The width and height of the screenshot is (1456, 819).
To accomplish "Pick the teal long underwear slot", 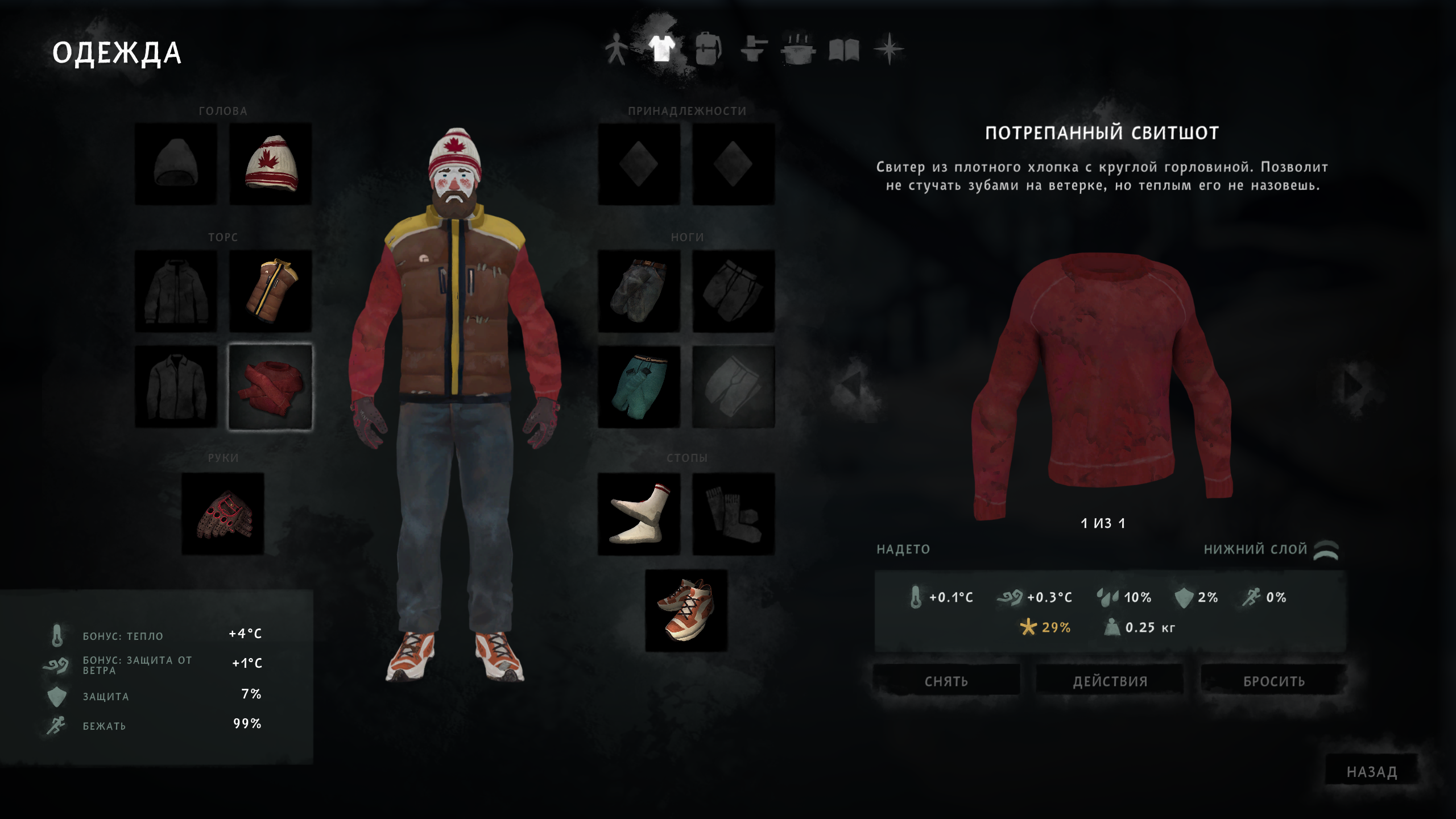I will (x=639, y=387).
